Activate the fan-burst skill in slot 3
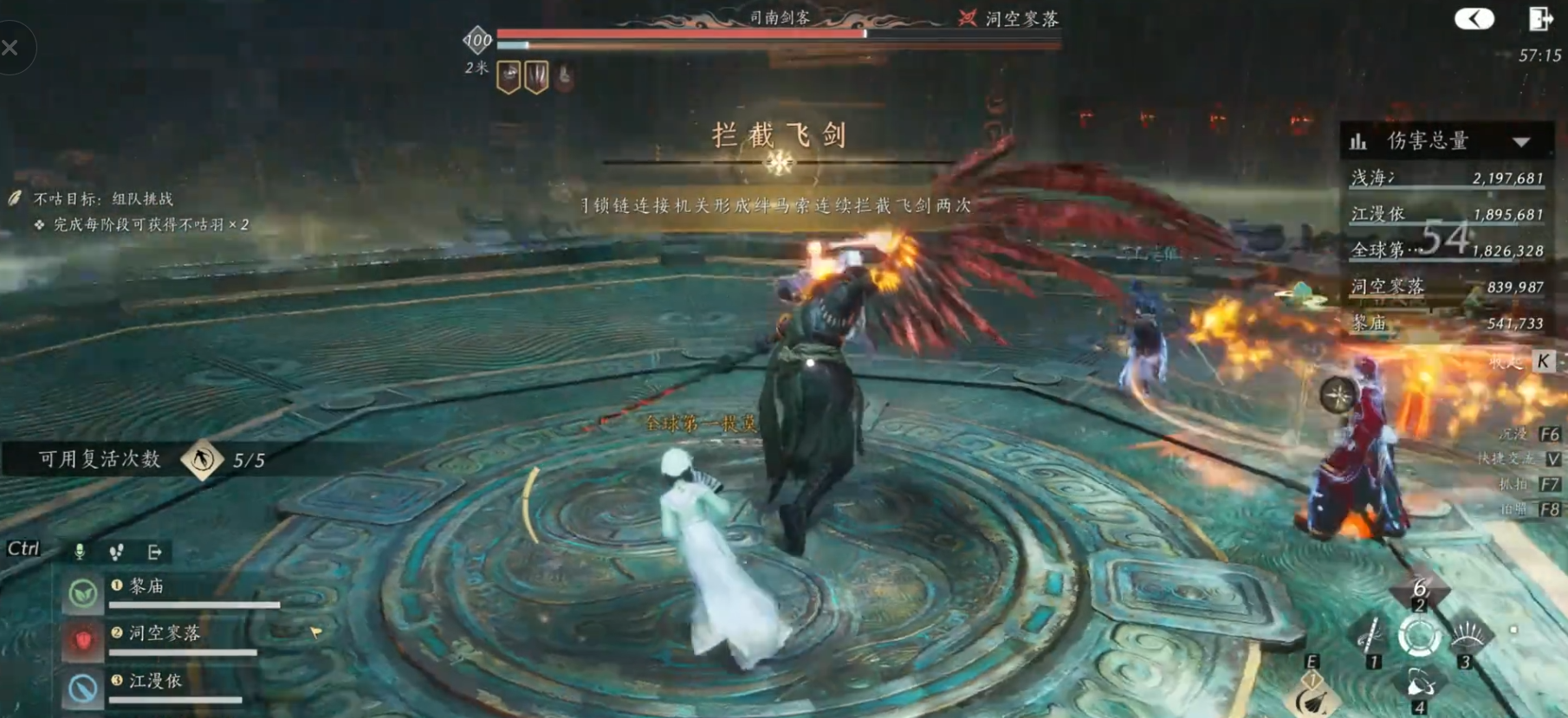 [1467, 638]
